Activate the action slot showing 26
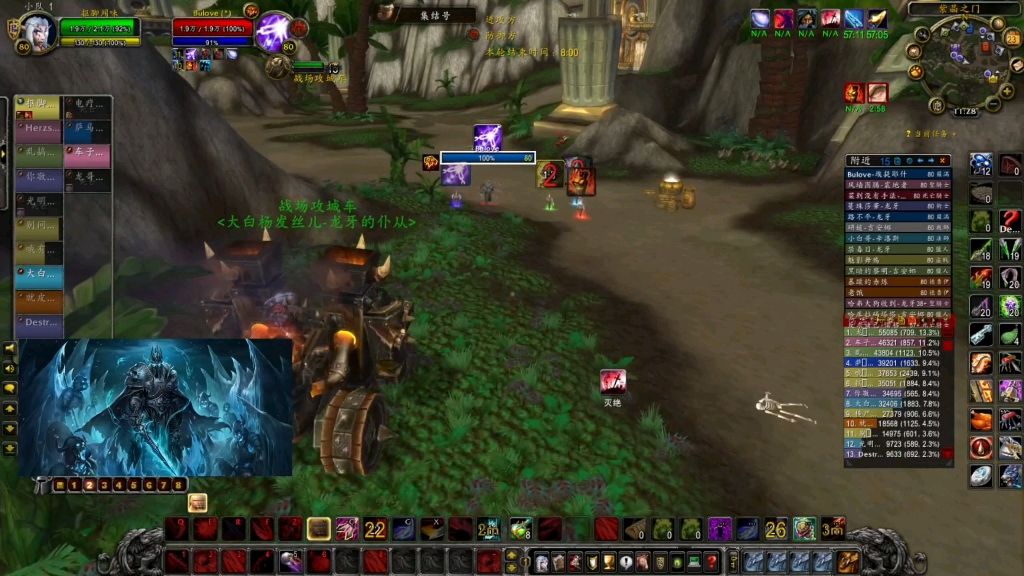1024x576 pixels. pyautogui.click(x=776, y=529)
